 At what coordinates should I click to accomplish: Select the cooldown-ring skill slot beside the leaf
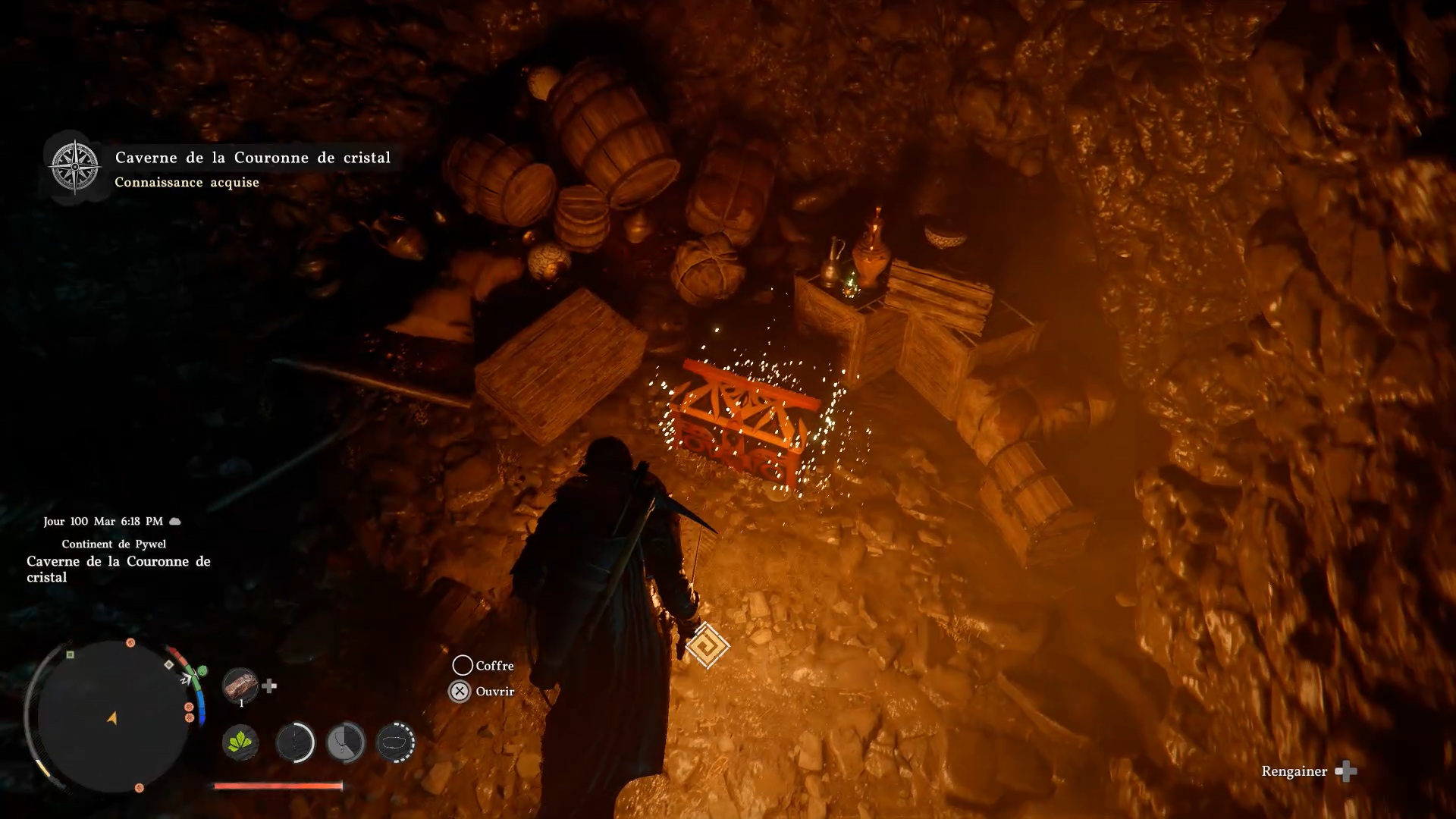(x=294, y=742)
